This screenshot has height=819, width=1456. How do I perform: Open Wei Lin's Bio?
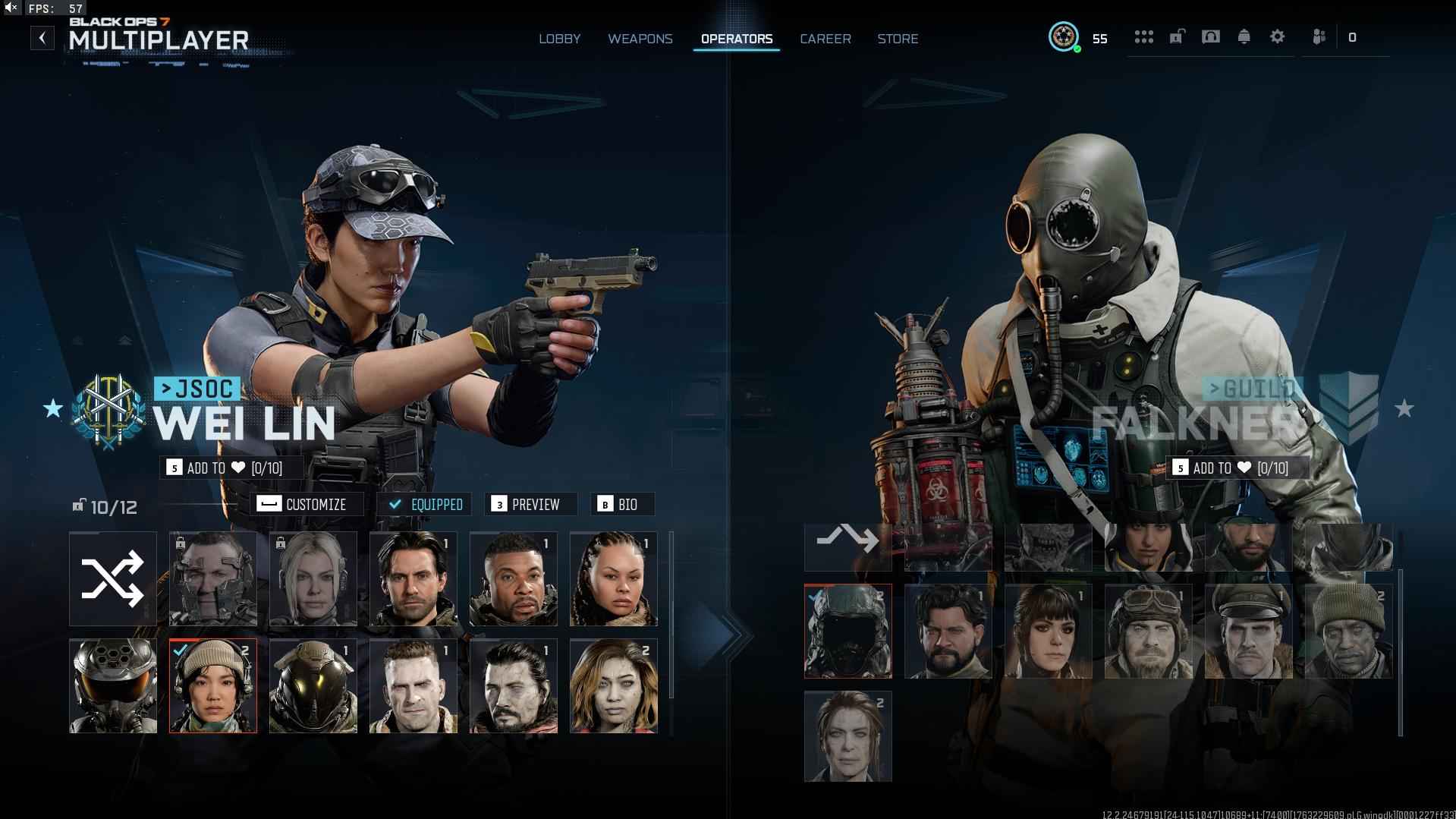621,505
